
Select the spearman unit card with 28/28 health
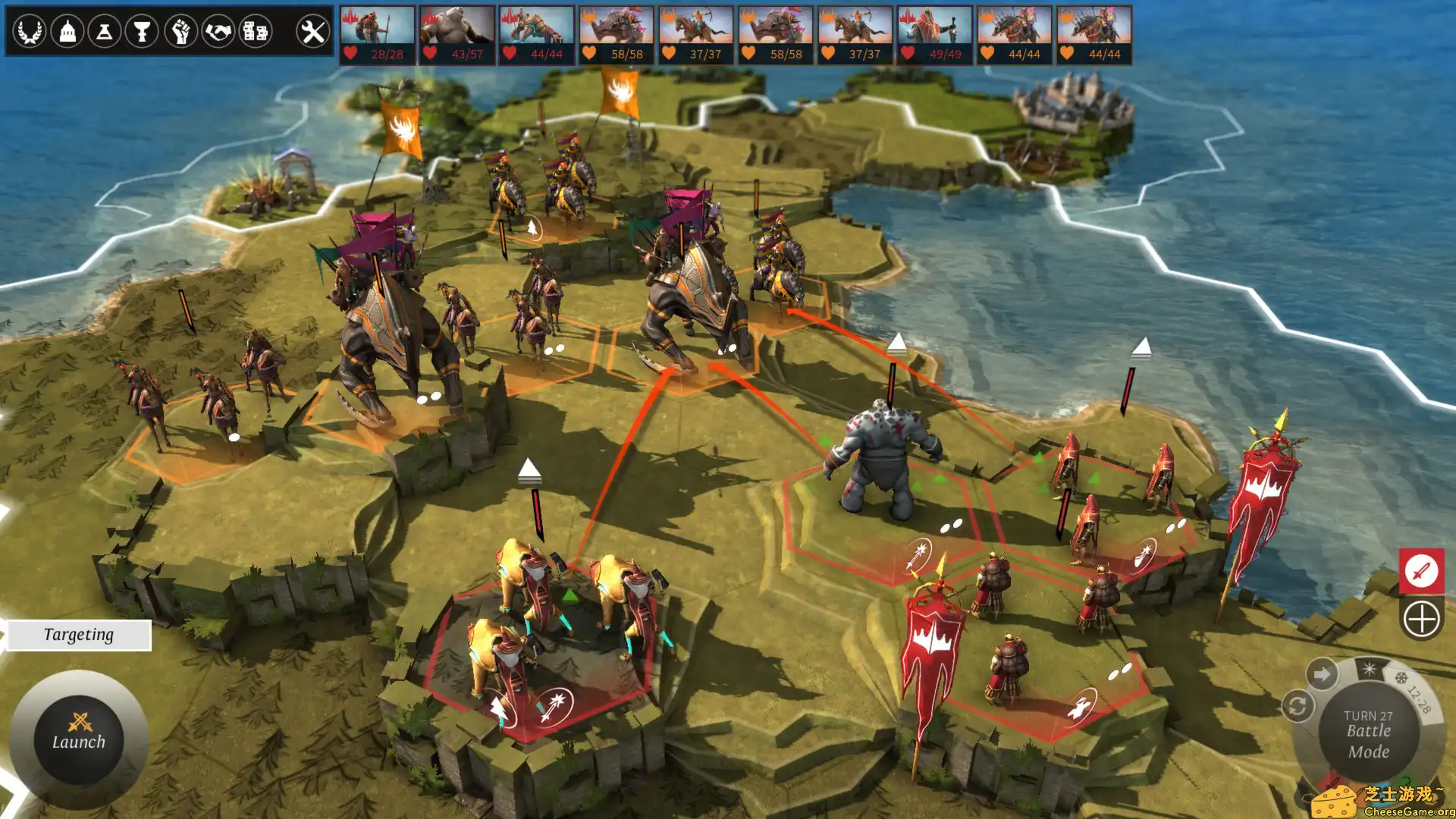(377, 35)
